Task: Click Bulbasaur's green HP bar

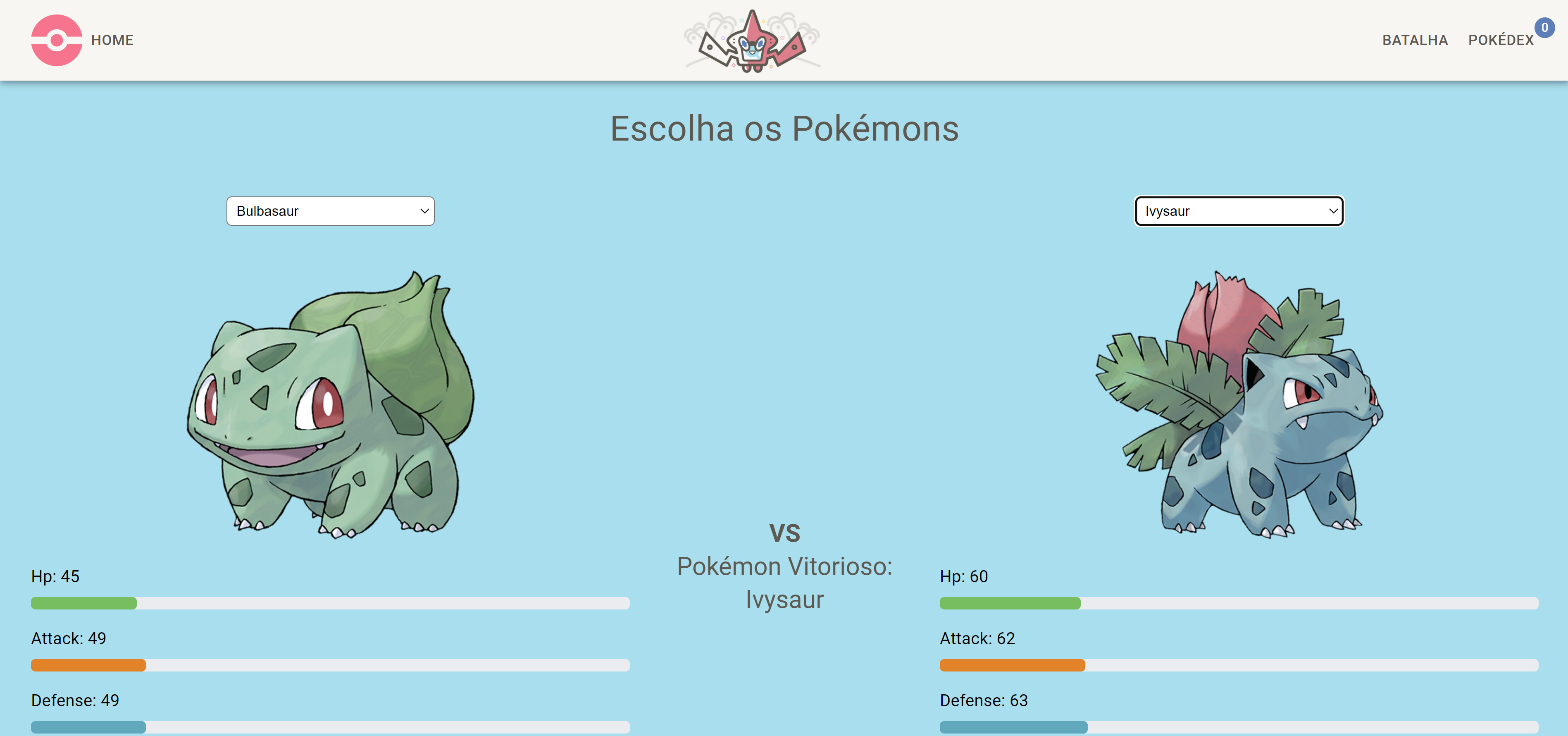Action: coord(83,603)
